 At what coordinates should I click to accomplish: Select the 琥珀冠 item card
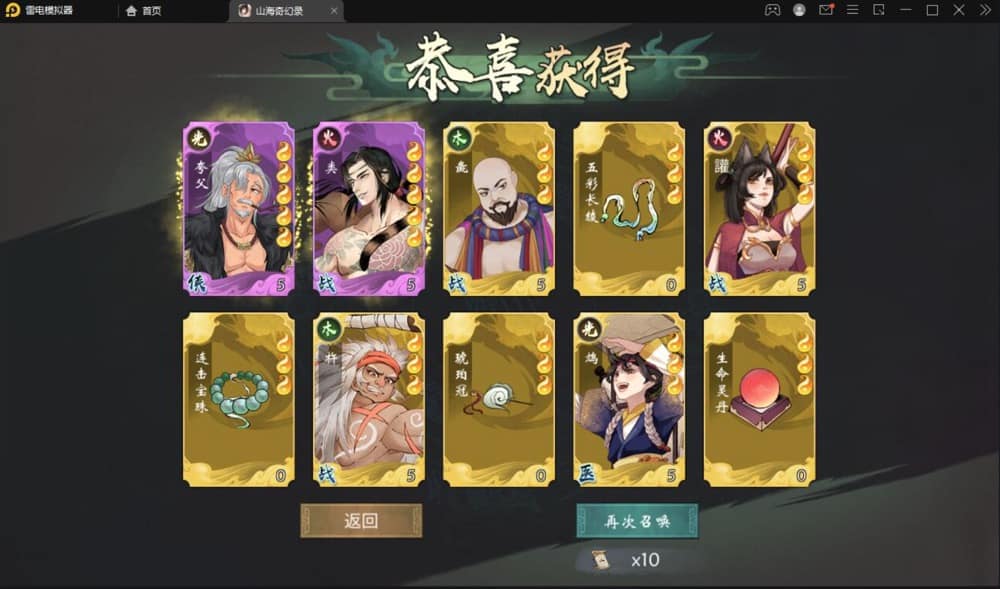click(499, 399)
